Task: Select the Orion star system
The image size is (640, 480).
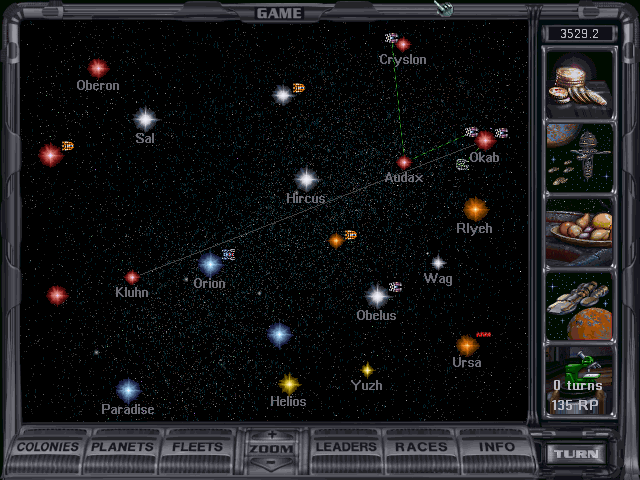Action: tap(209, 265)
